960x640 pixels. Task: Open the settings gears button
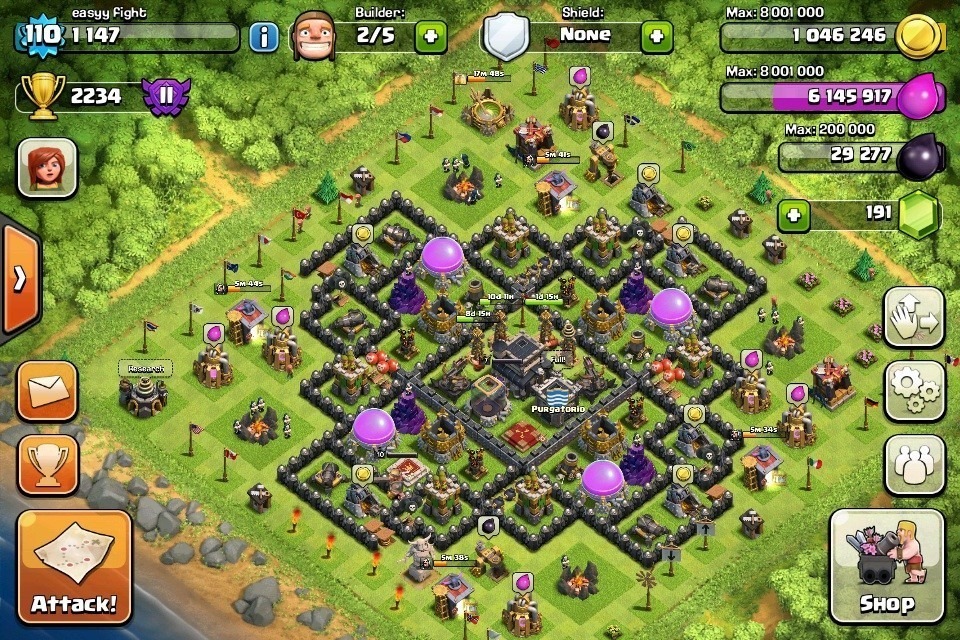[914, 391]
